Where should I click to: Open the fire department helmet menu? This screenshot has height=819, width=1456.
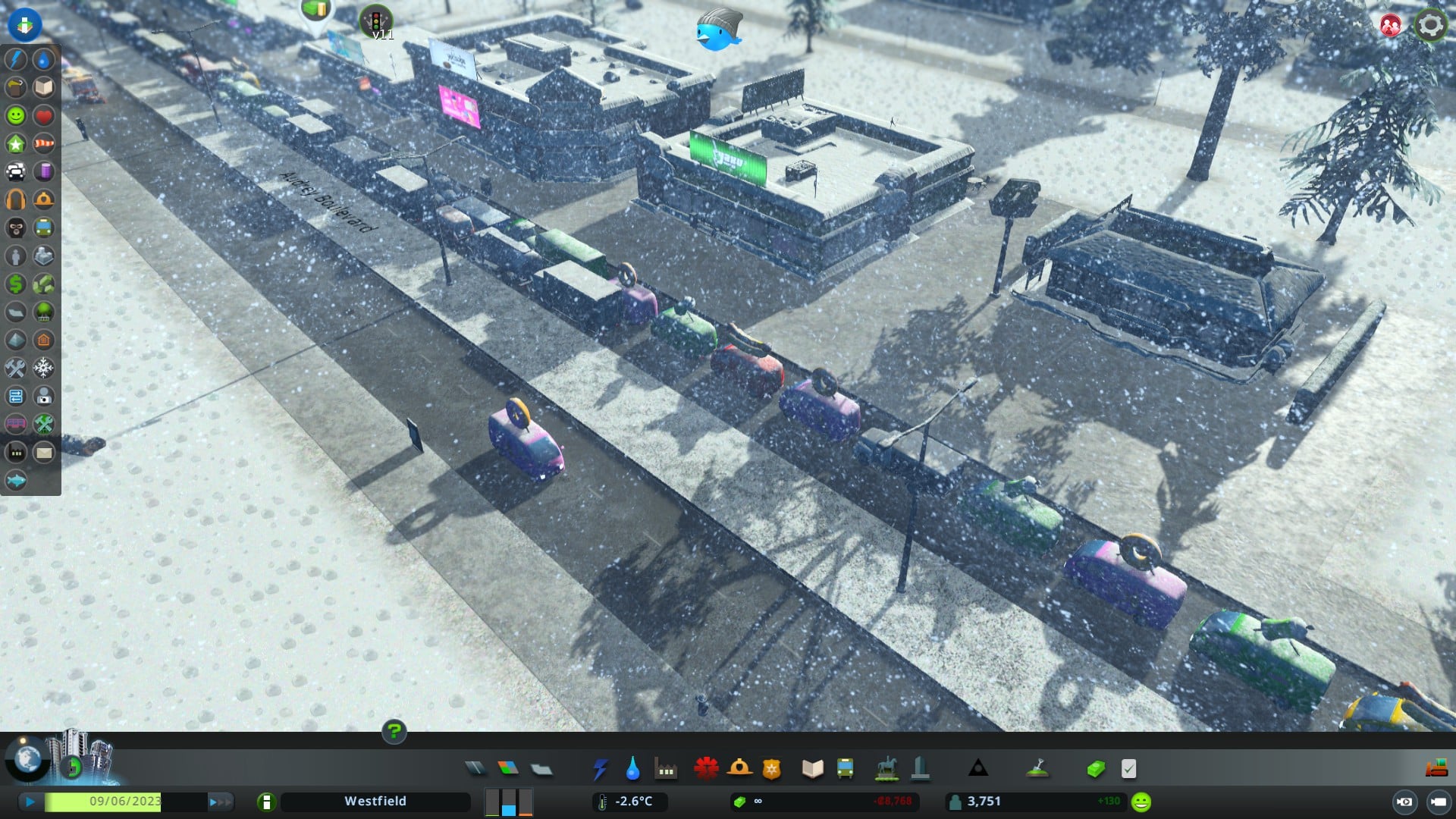[739, 769]
